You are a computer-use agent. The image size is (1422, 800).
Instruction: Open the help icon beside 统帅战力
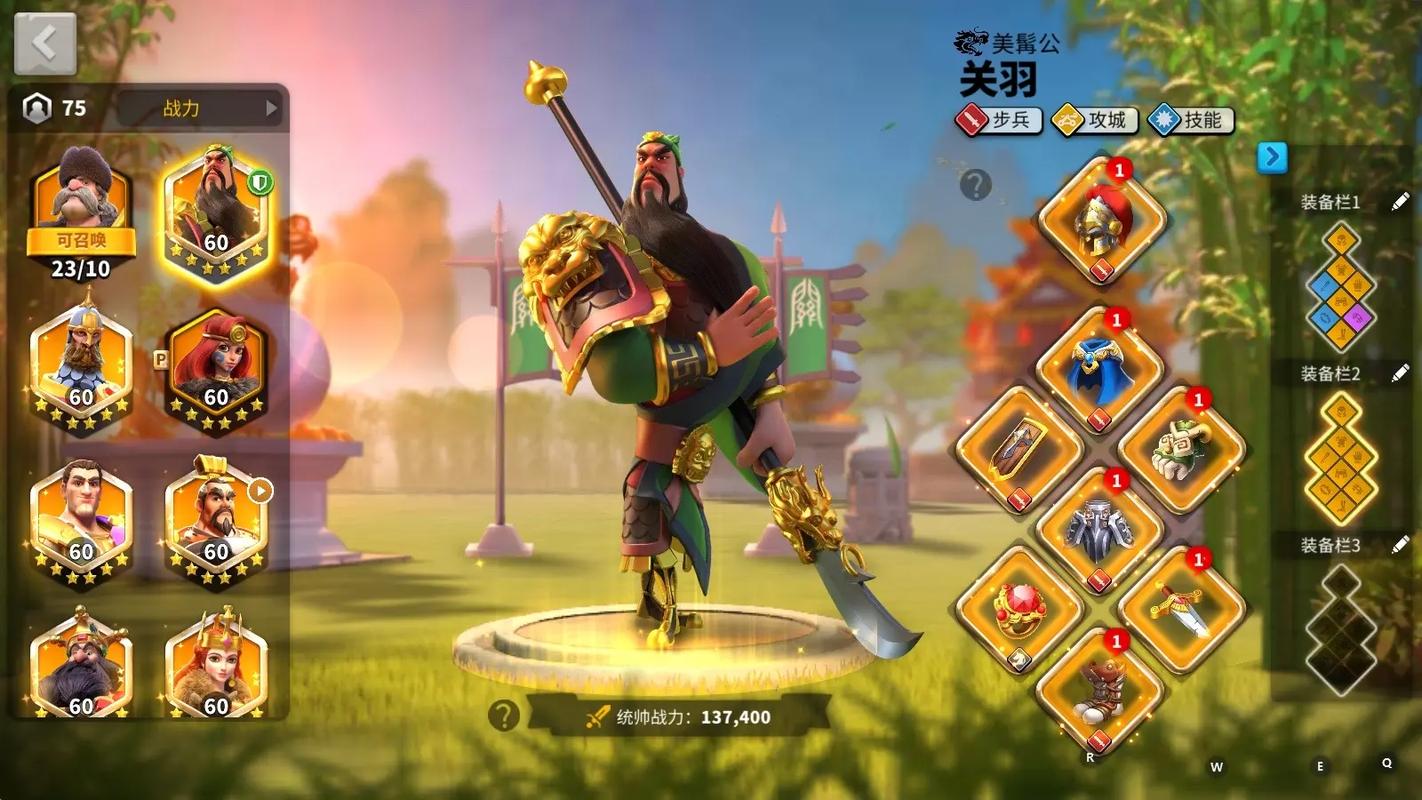(503, 715)
